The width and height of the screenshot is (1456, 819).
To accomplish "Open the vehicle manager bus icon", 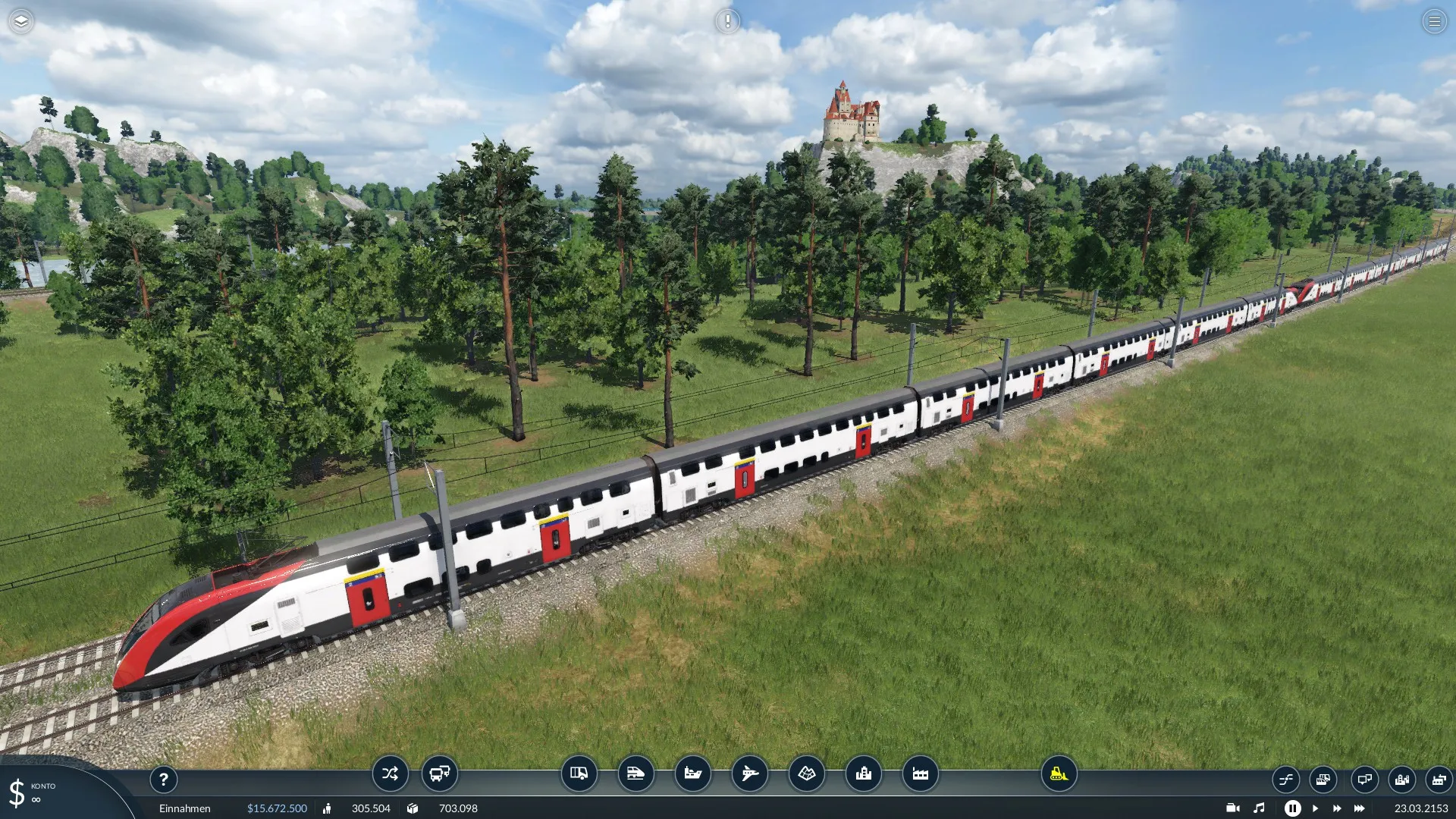I will (x=440, y=774).
